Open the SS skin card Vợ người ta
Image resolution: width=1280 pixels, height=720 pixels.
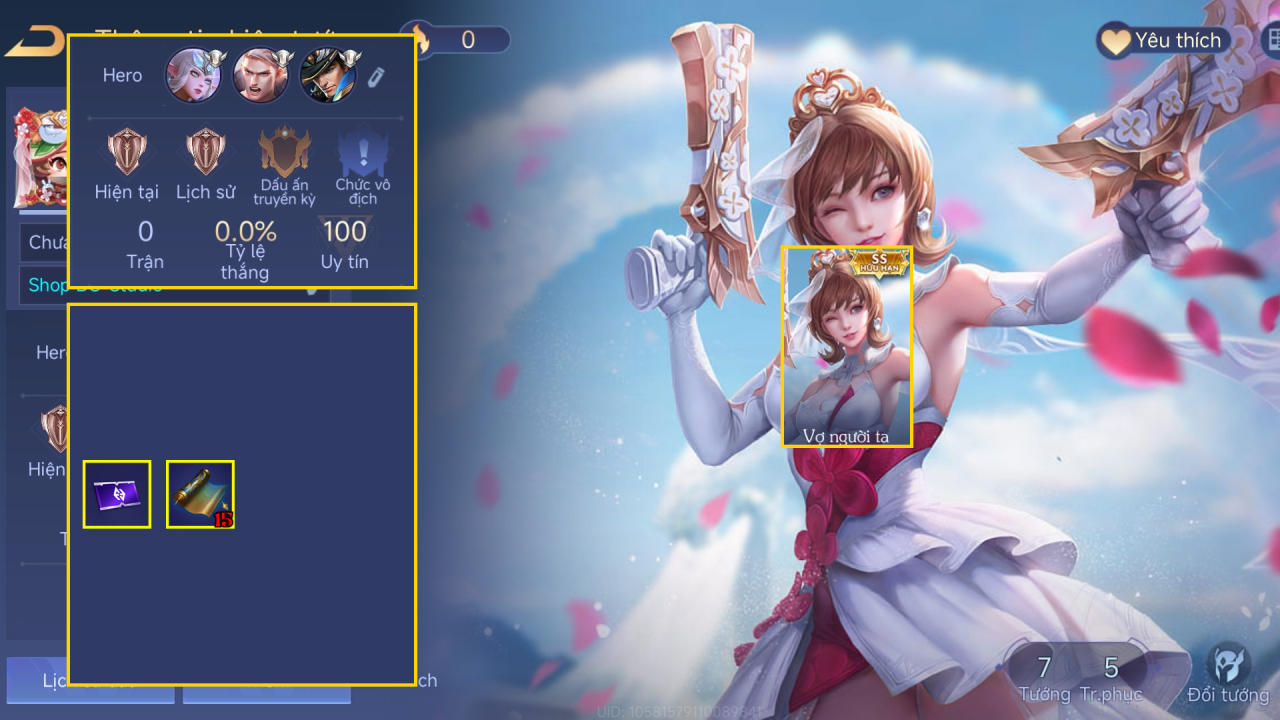tap(847, 346)
